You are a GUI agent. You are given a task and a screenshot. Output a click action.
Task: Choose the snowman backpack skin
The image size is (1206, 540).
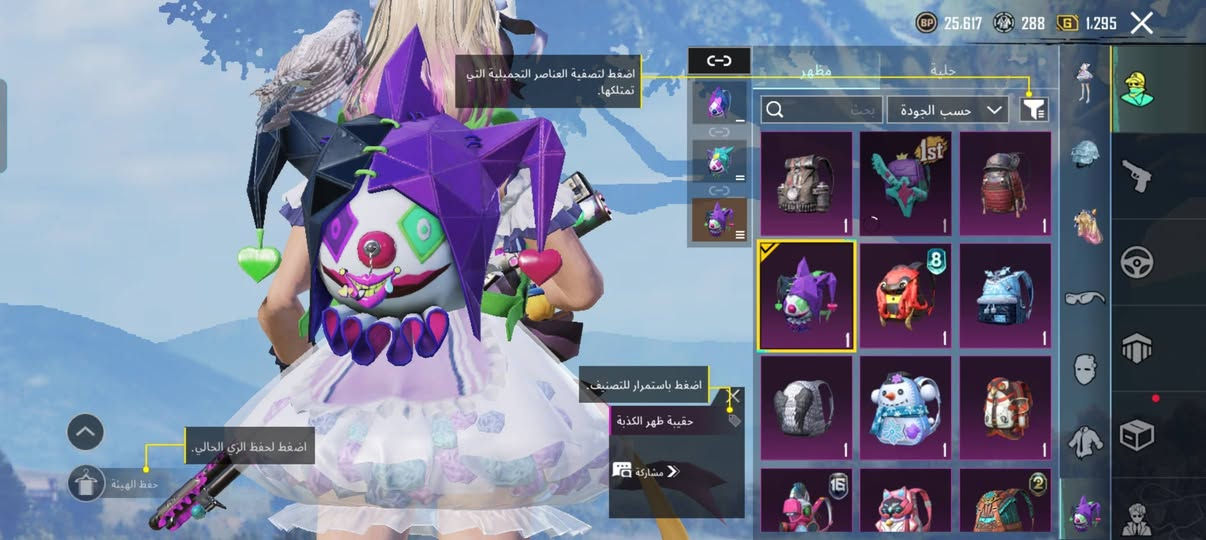tap(906, 408)
